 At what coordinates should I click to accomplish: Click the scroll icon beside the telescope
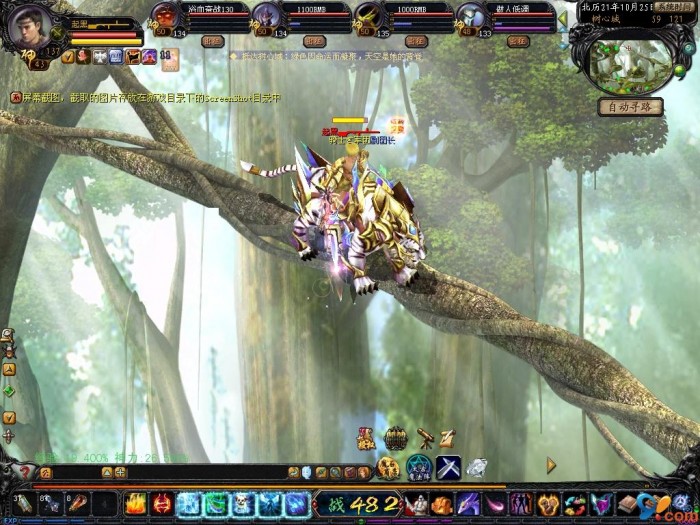click(x=448, y=437)
